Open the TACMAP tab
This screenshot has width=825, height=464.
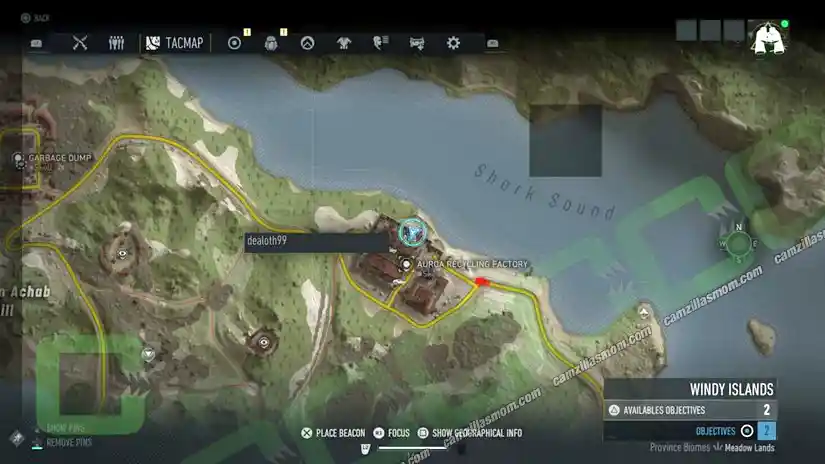tap(174, 43)
